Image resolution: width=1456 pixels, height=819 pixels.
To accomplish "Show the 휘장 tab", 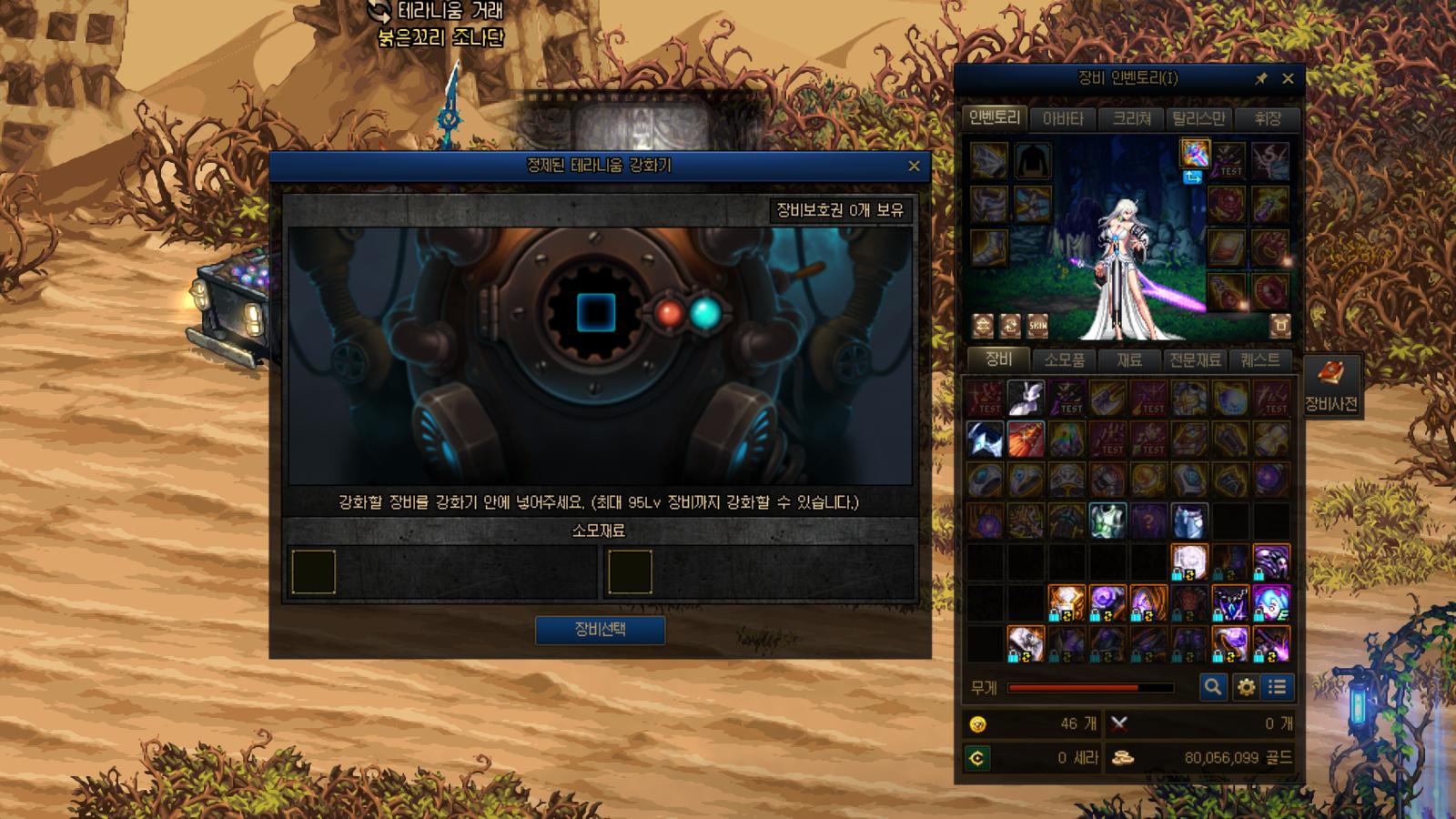I will coord(1267,118).
